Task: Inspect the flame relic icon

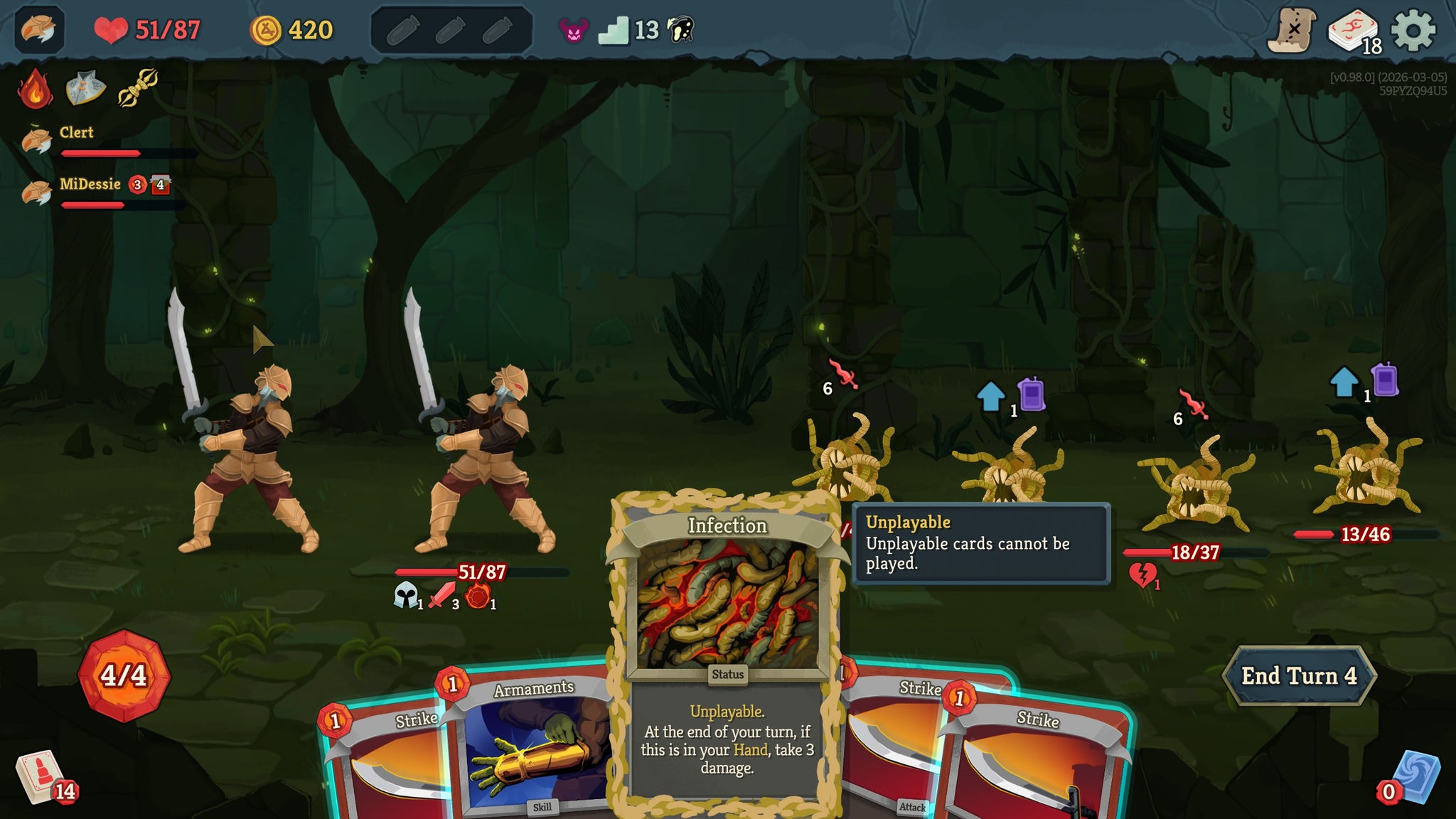Action: [x=35, y=89]
